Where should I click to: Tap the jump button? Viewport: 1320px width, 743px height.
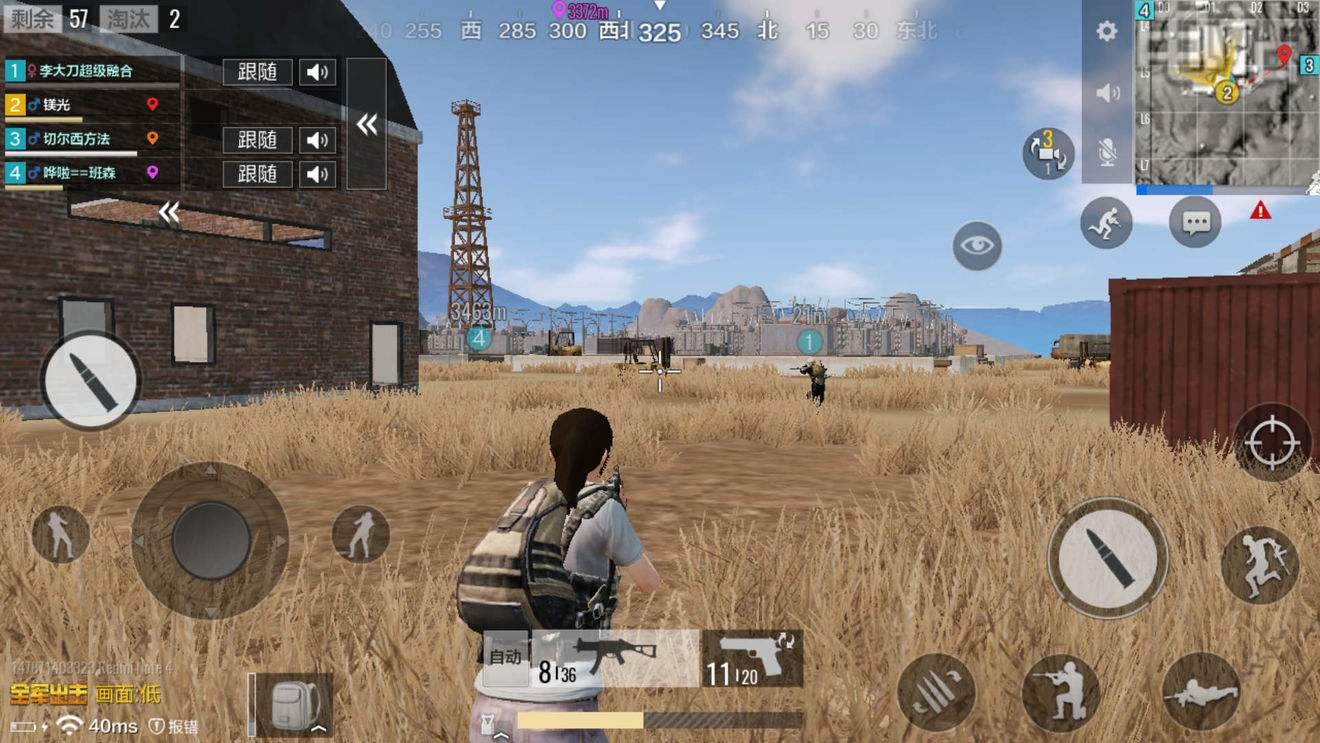[1259, 565]
